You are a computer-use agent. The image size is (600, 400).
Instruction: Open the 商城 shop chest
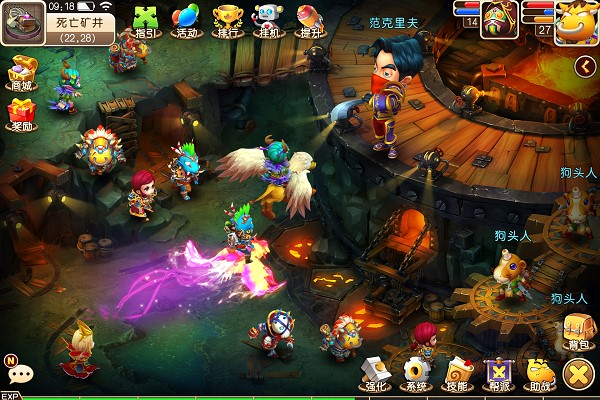pos(21,71)
